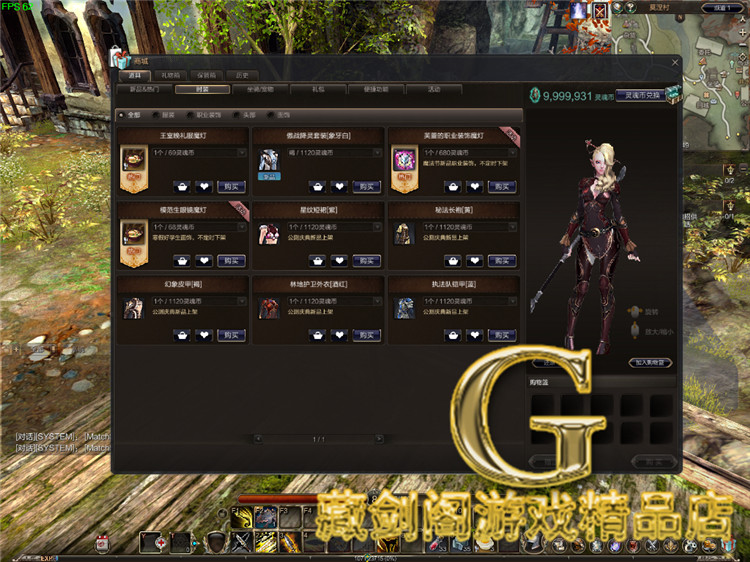Filter items by 头部
Screen dimensions: 750x562
[245, 115]
